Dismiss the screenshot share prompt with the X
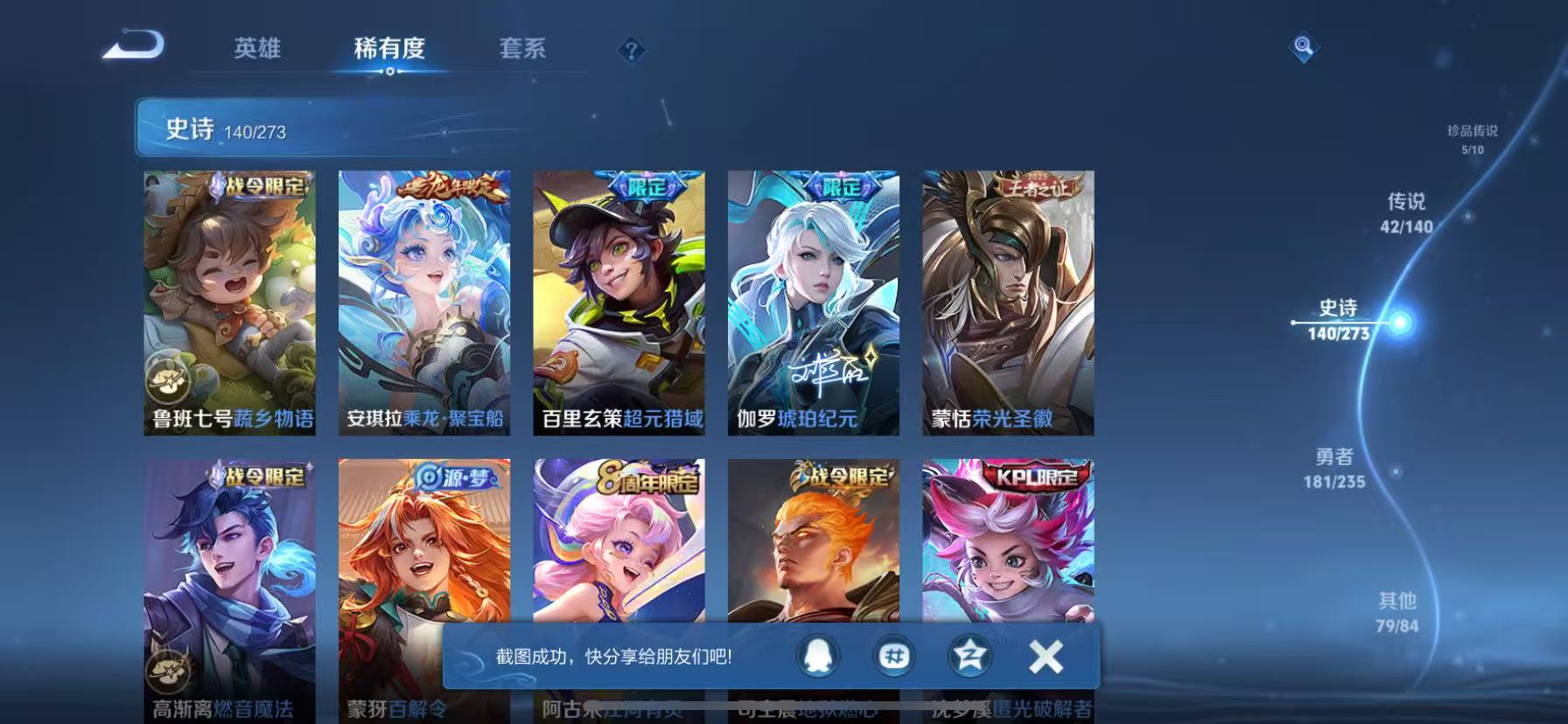The image size is (1568, 724). pyautogui.click(x=1045, y=657)
